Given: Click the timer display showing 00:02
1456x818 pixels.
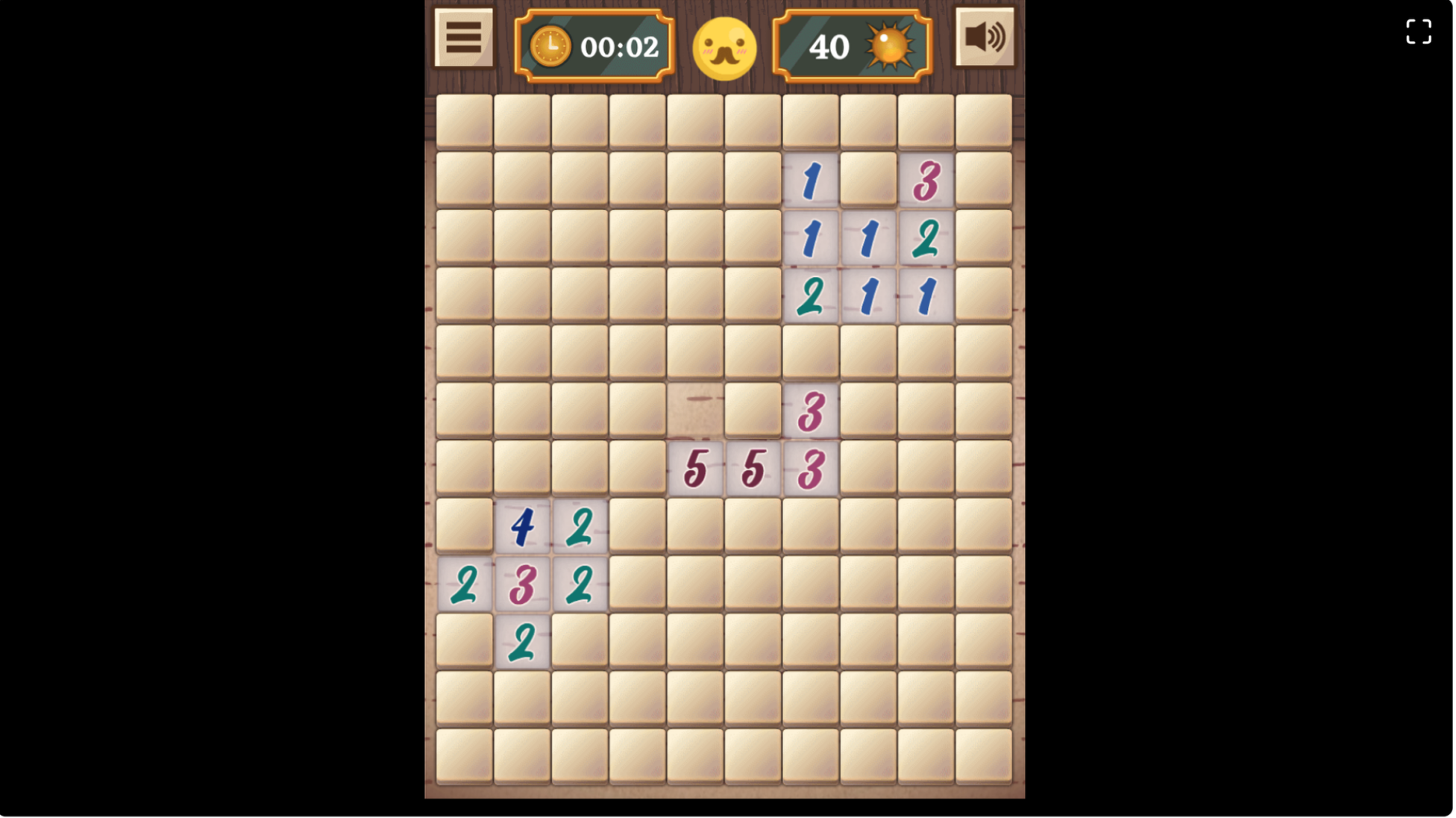Looking at the screenshot, I should [621, 46].
